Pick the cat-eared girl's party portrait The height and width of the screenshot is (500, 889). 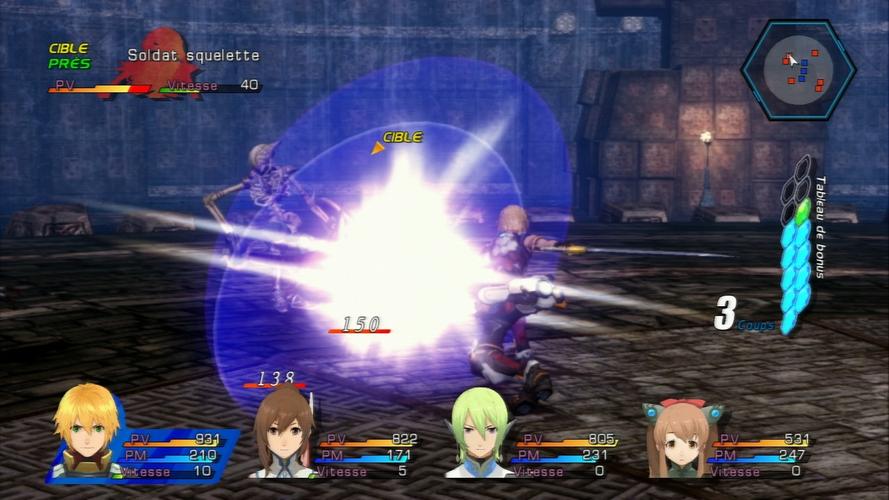[676, 439]
